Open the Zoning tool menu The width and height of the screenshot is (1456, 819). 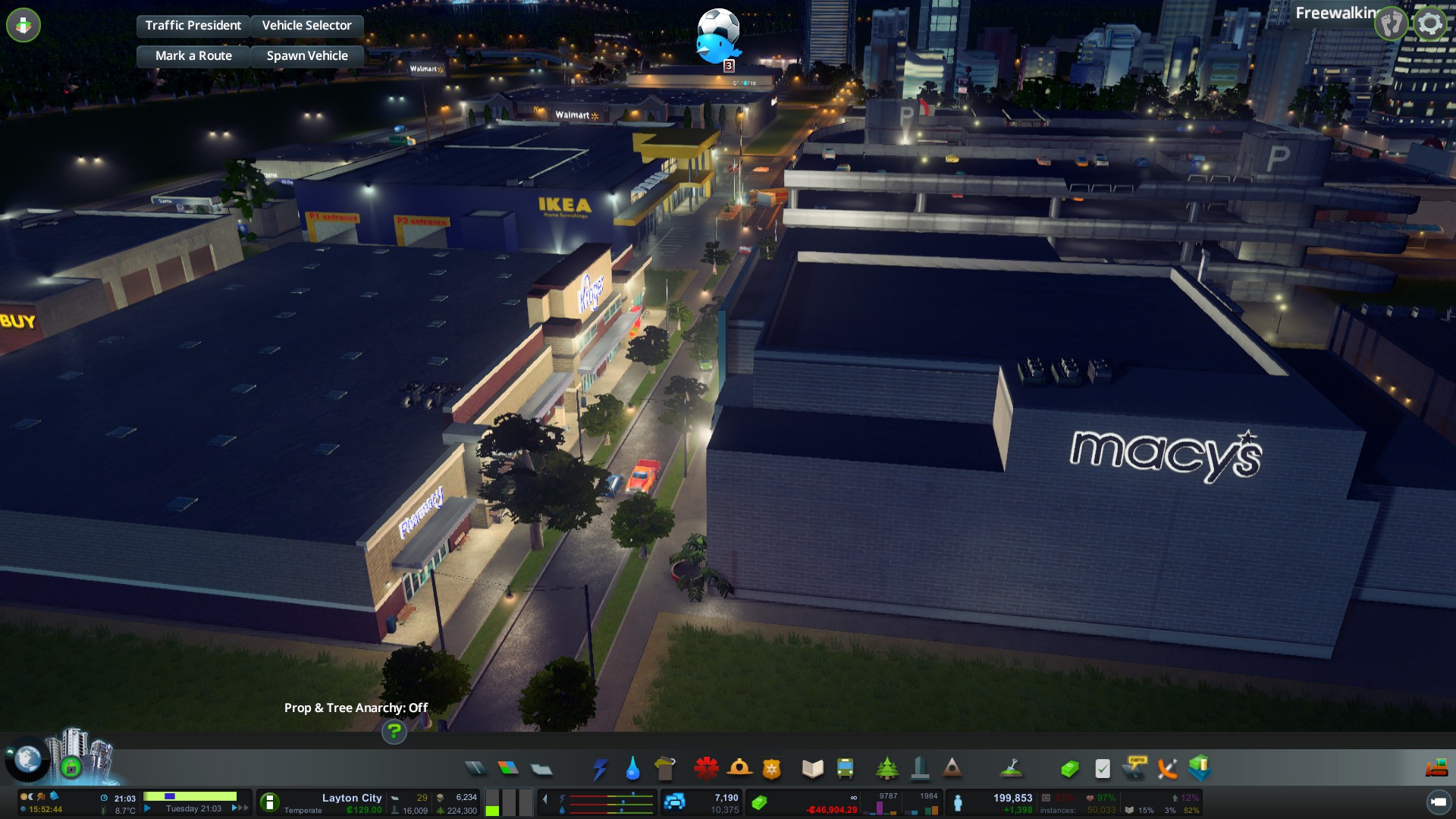(508, 769)
